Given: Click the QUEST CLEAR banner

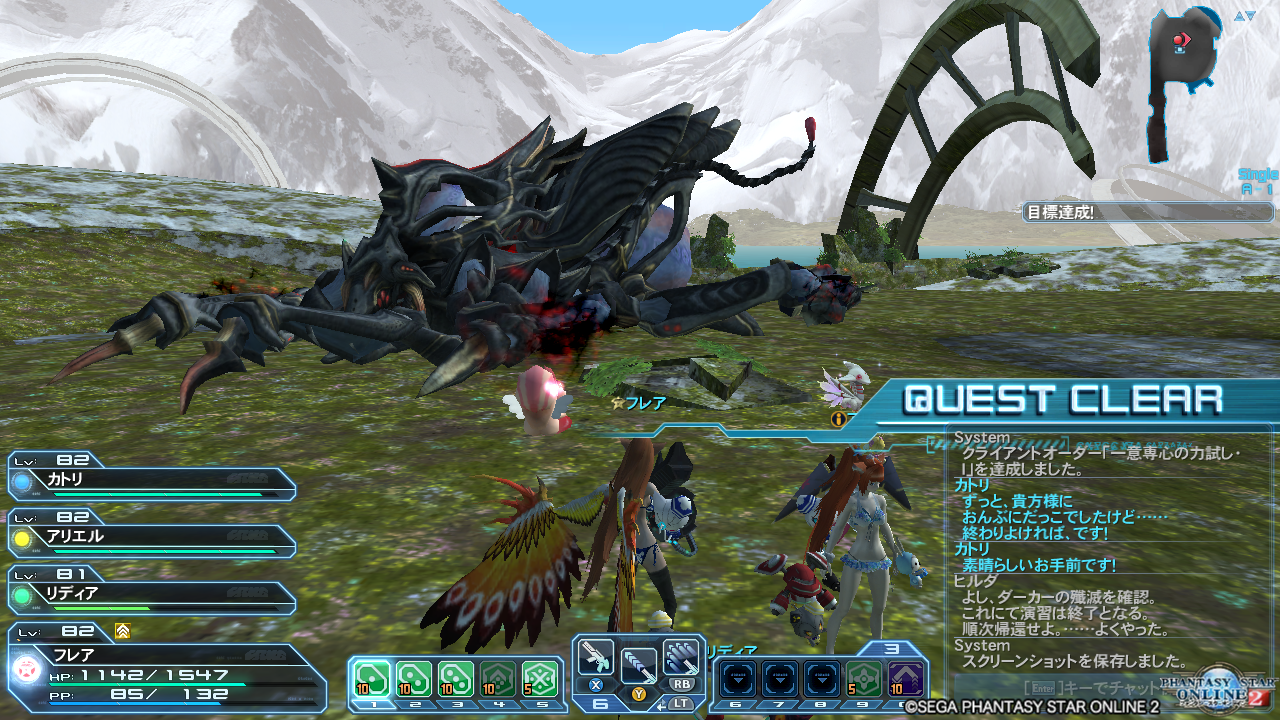Looking at the screenshot, I should (x=1060, y=398).
